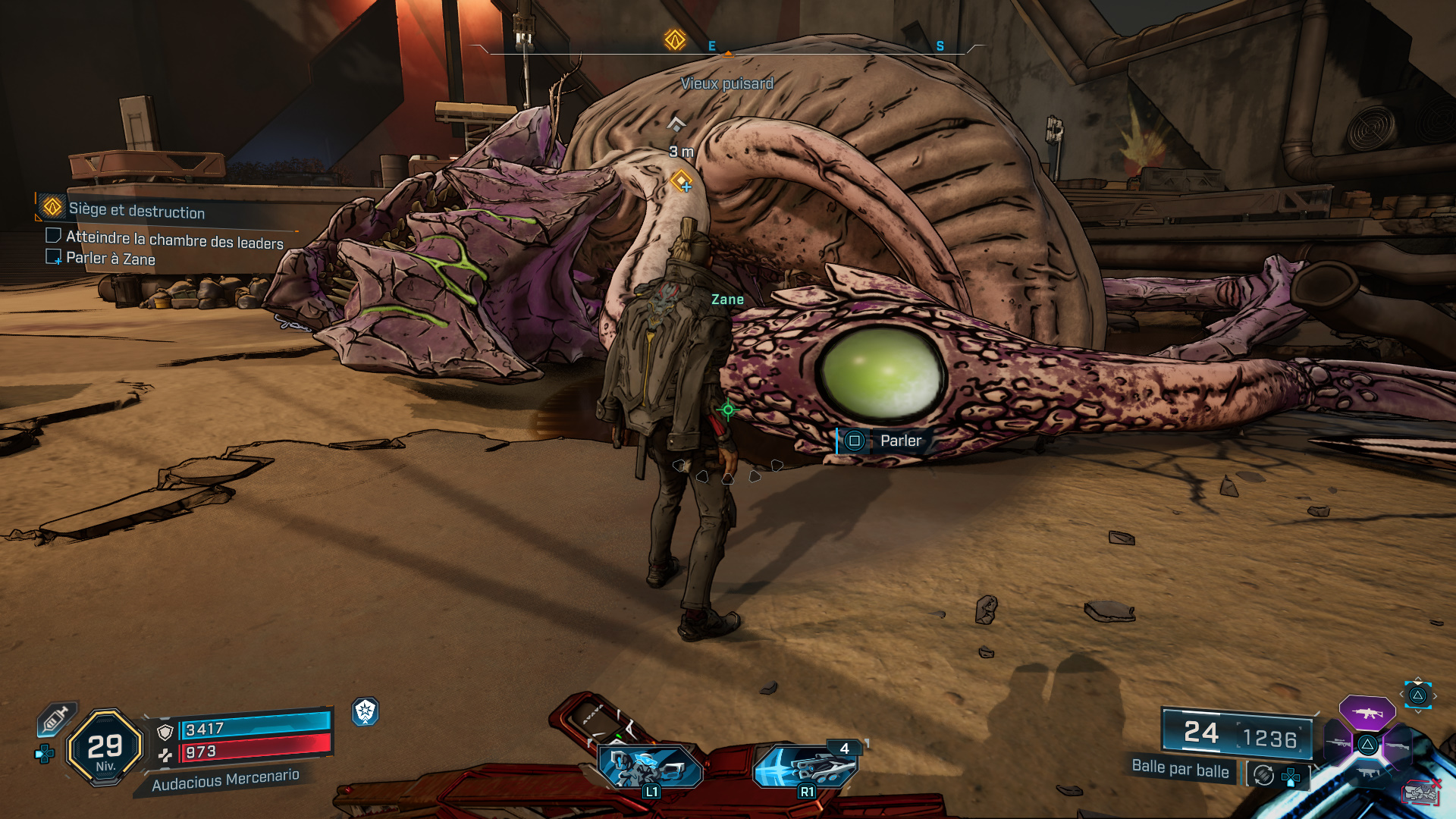Click the shield icon beside 3417
1456x819 pixels.
pyautogui.click(x=165, y=732)
